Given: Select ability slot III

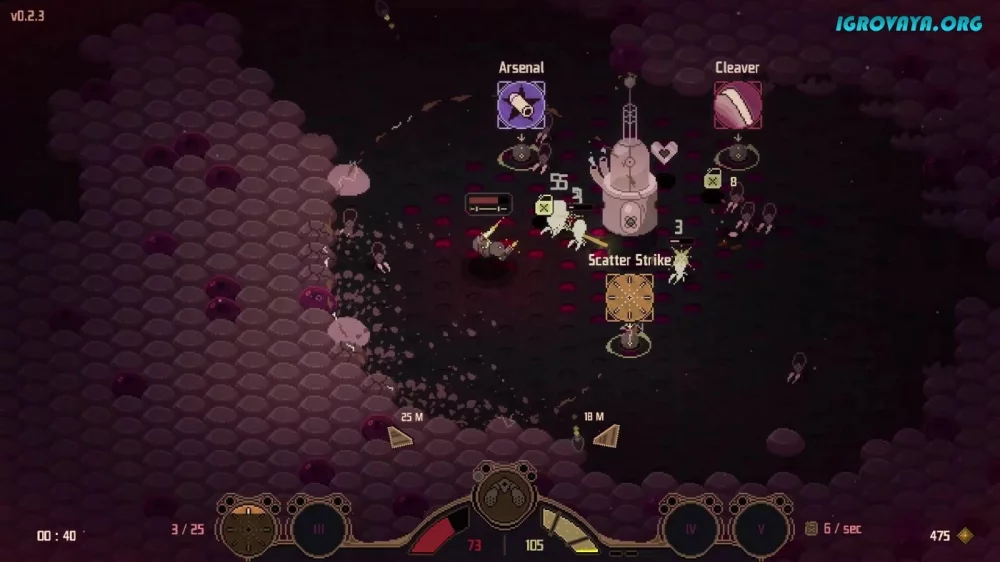Looking at the screenshot, I should pos(318,527).
